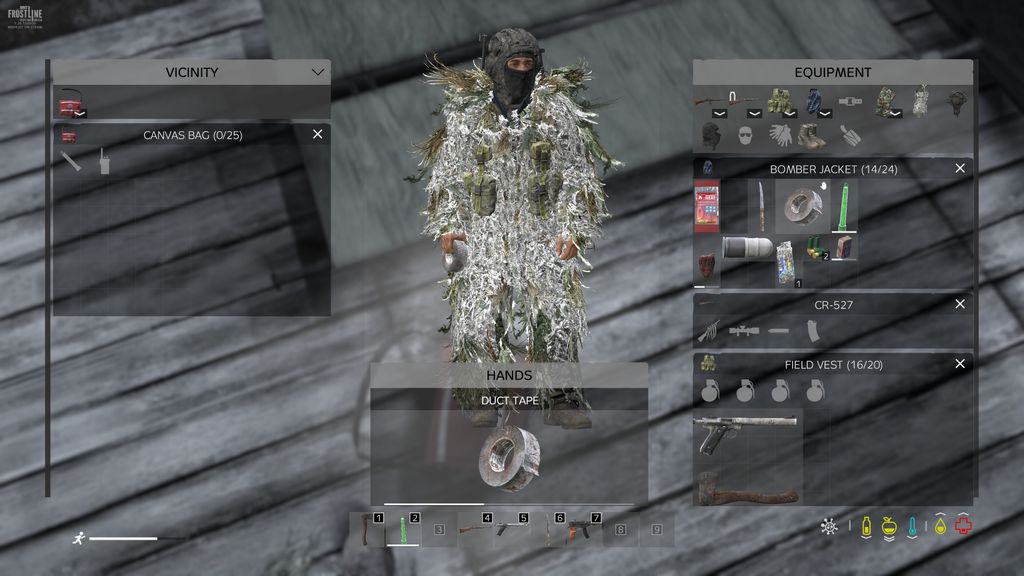The height and width of the screenshot is (576, 1024).
Task: Select the glow stick in hotbar slot 2
Action: tap(403, 530)
